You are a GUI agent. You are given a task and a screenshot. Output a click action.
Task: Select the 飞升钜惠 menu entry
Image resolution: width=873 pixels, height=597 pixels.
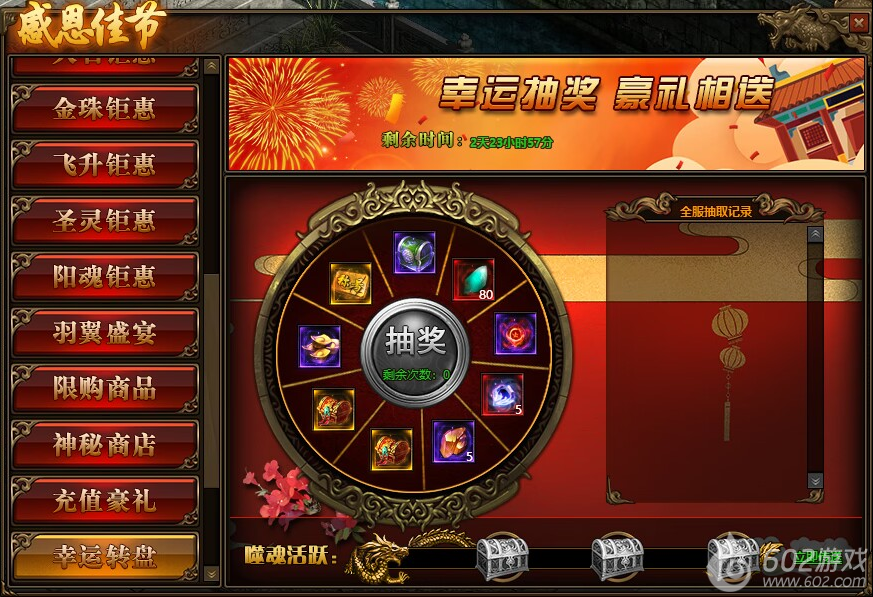click(x=104, y=165)
